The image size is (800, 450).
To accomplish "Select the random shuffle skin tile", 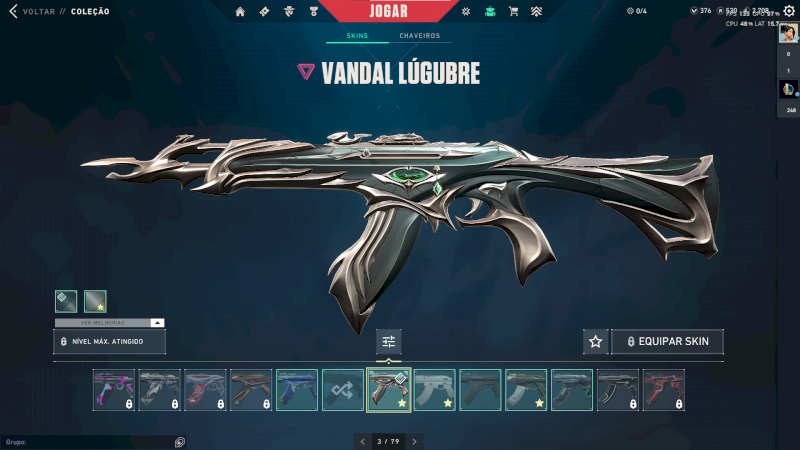I will point(343,390).
